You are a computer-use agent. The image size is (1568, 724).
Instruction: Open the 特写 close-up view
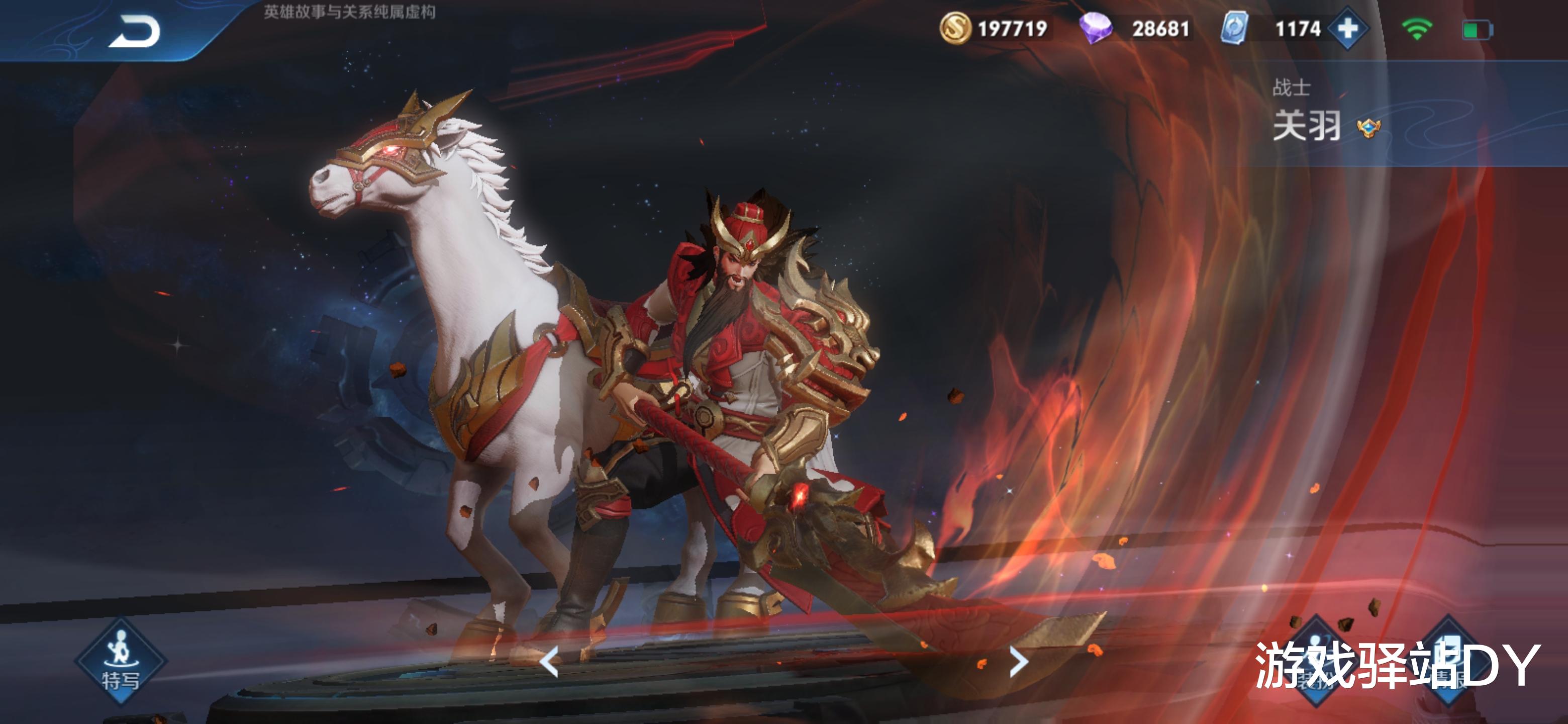pyautogui.click(x=120, y=661)
